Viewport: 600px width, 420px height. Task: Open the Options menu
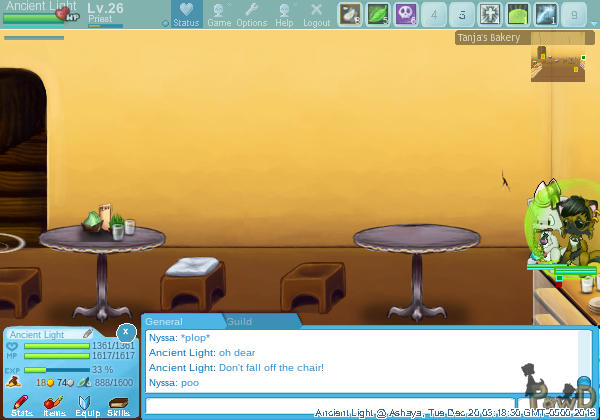coord(251,14)
